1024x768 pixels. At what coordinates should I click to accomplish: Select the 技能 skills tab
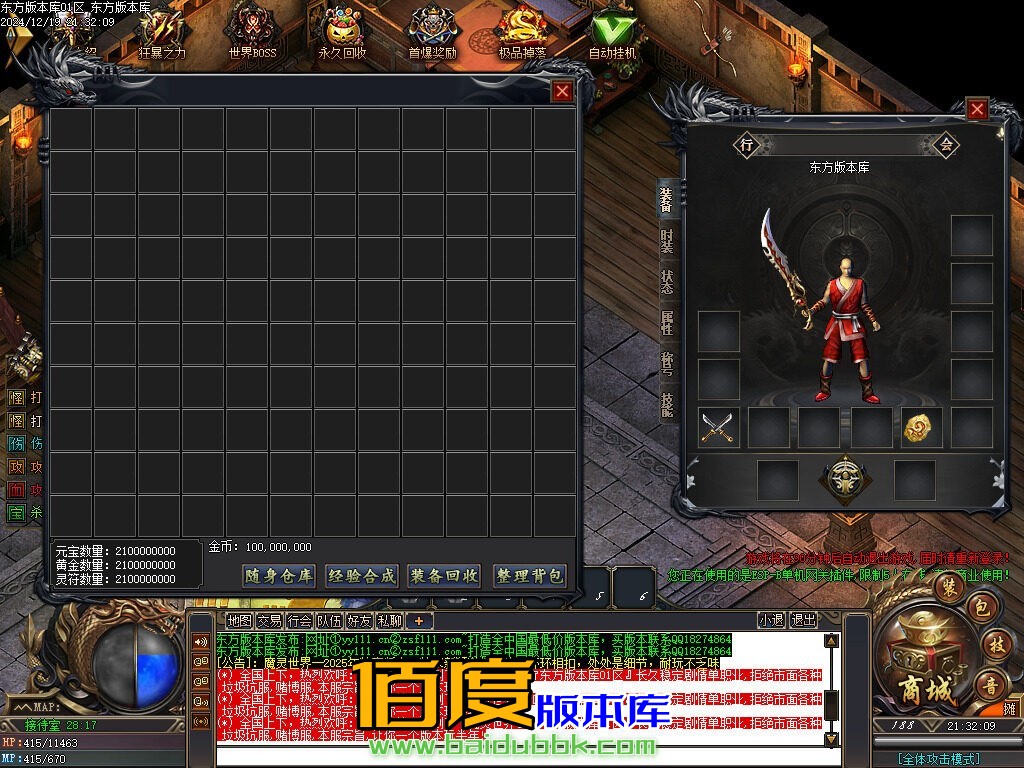(x=667, y=403)
